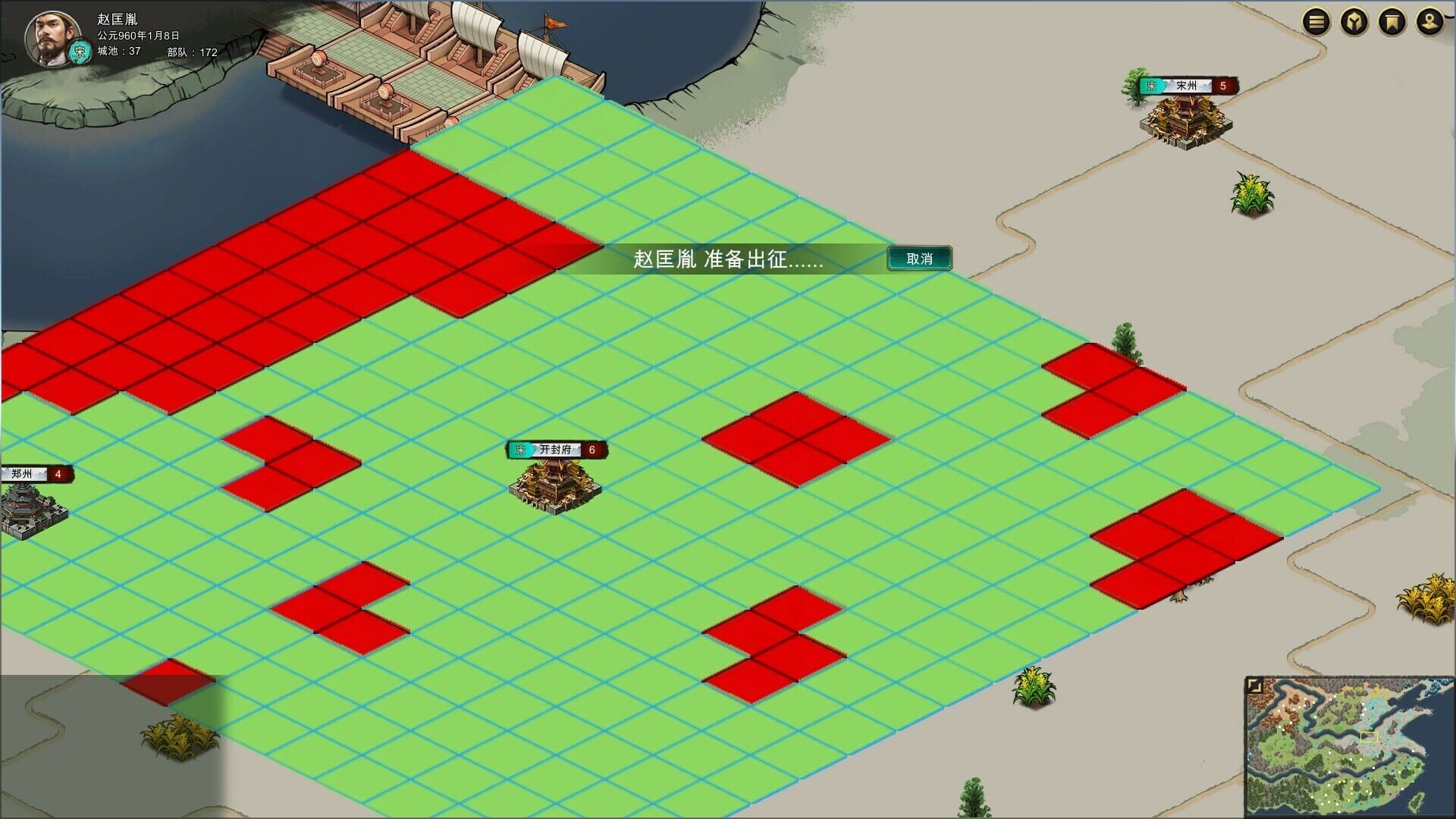Viewport: 1456px width, 819px height.
Task: Open the 开封府 name plate
Action: 556,448
